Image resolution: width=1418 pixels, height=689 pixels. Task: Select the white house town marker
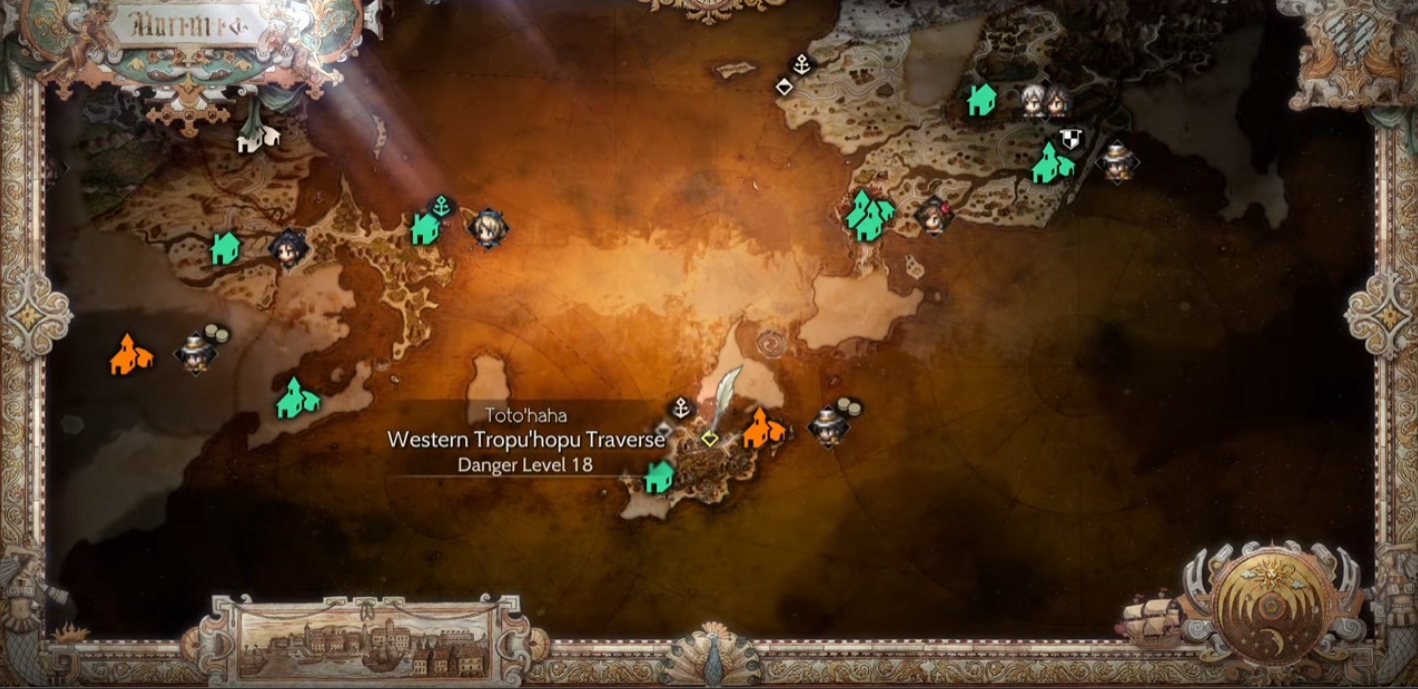[x=258, y=138]
